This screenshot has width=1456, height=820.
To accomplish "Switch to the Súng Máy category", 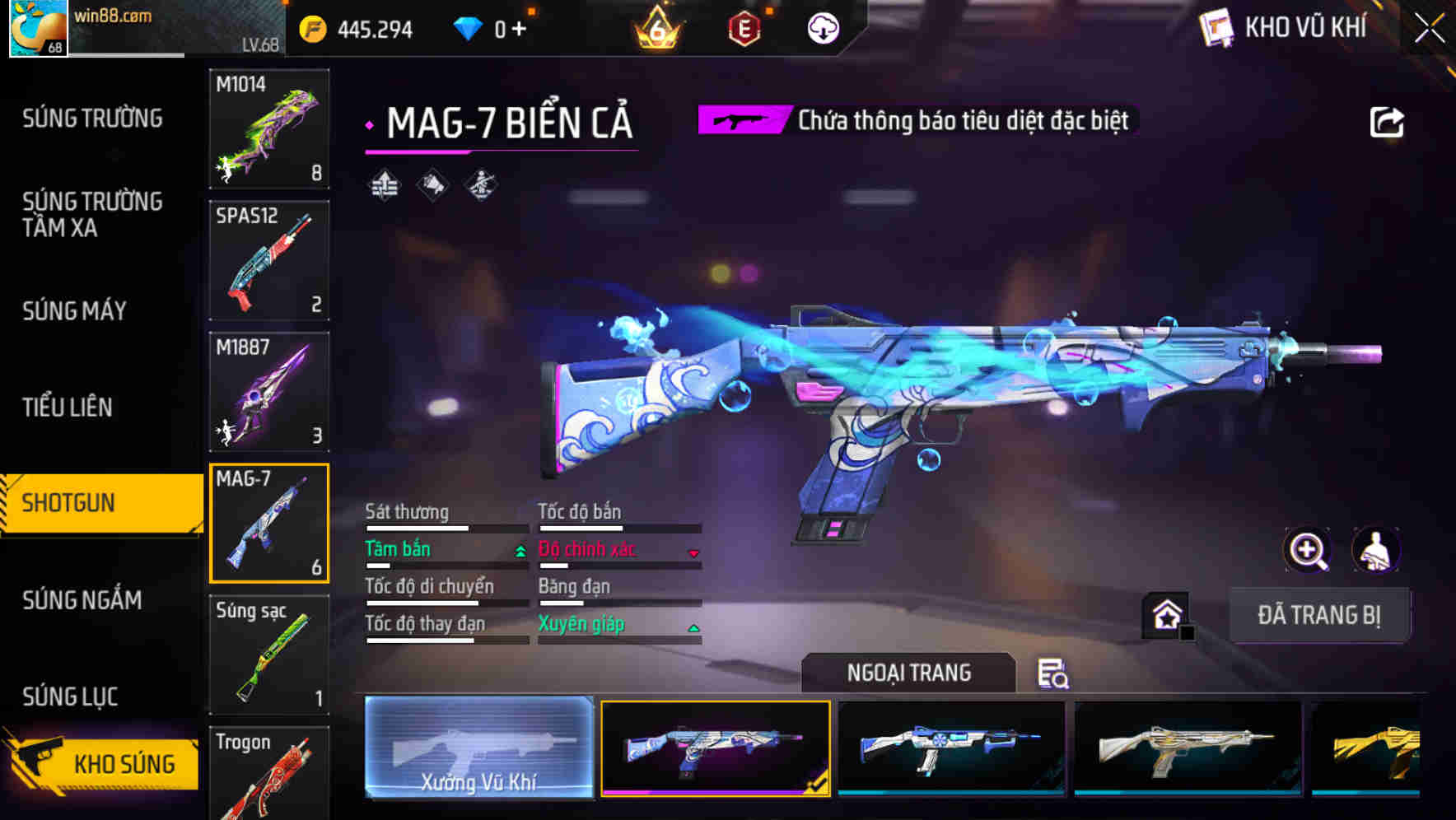I will 74,311.
